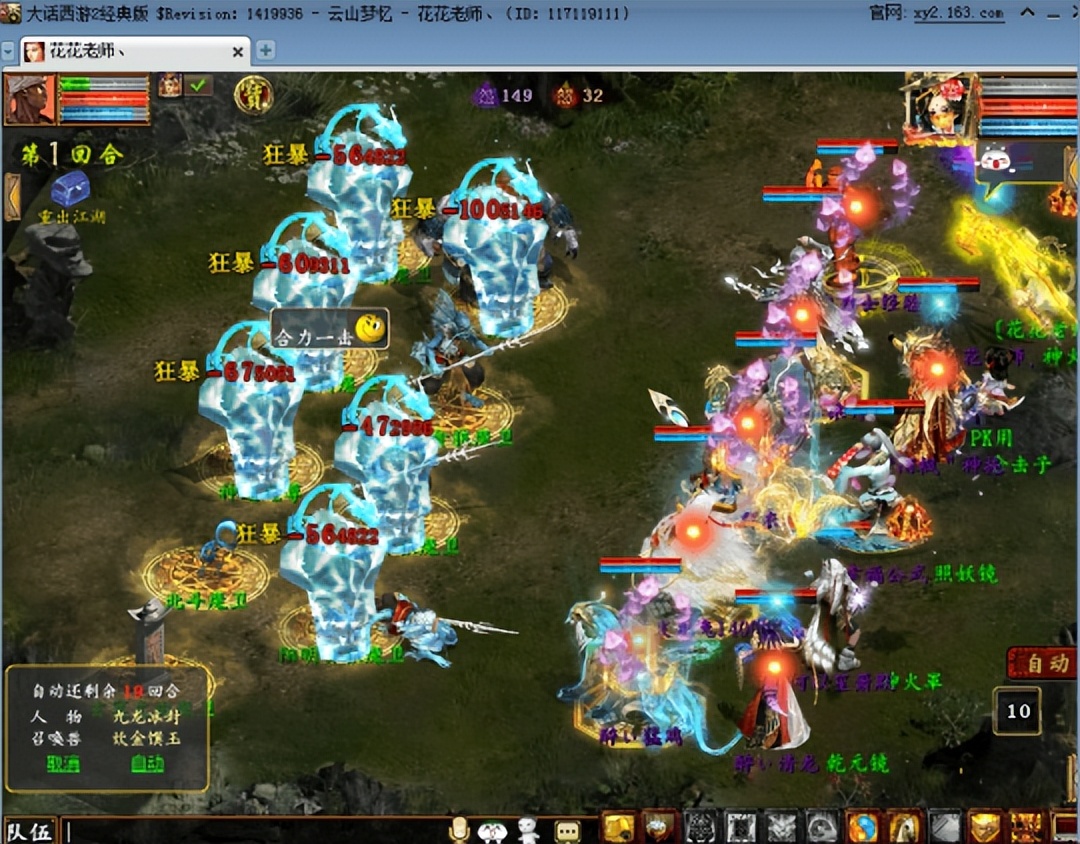
Task: Add a new tab with plus button
Action: coord(265,50)
